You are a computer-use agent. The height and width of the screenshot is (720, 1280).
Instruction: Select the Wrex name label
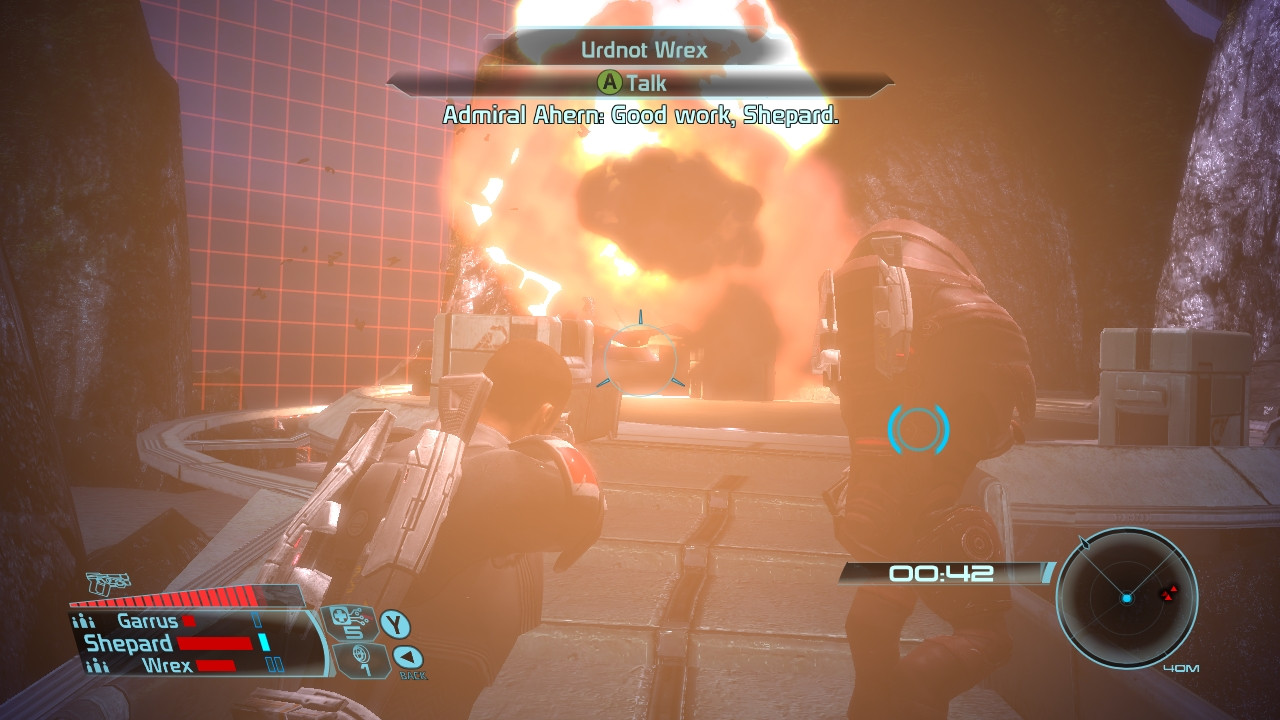pos(167,664)
